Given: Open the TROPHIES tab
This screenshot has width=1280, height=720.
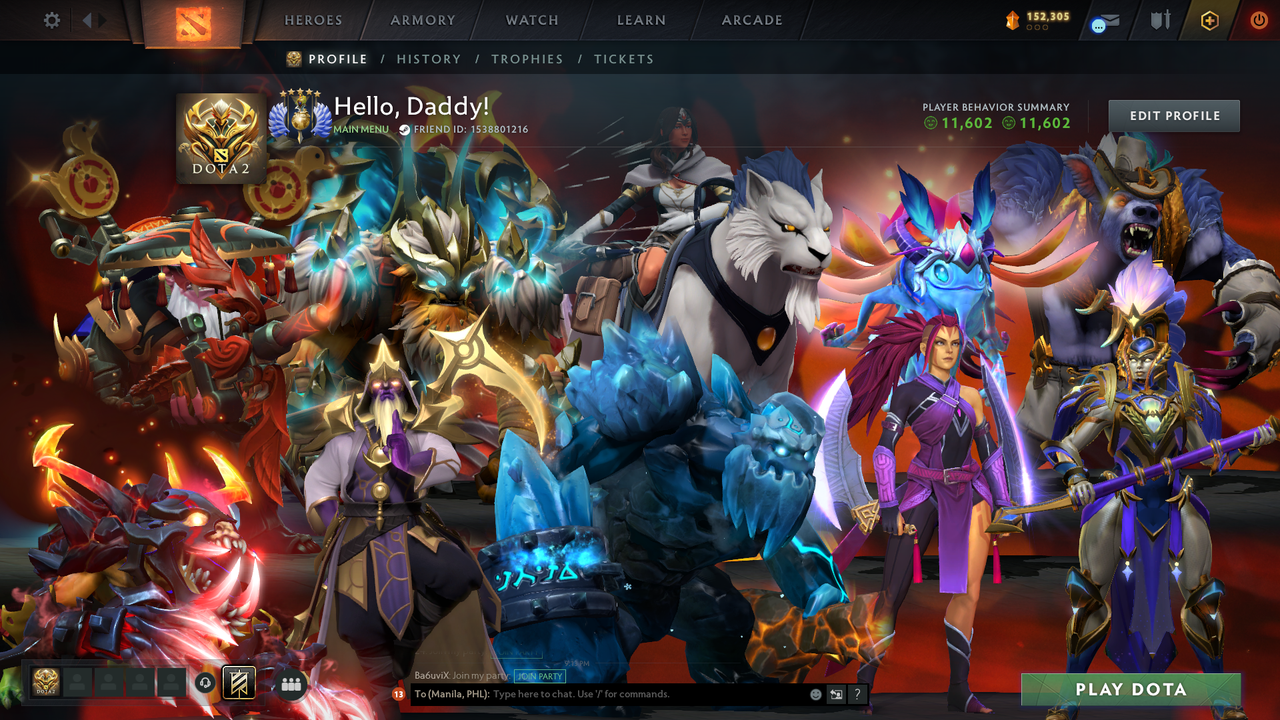Looking at the screenshot, I should tap(528, 59).
